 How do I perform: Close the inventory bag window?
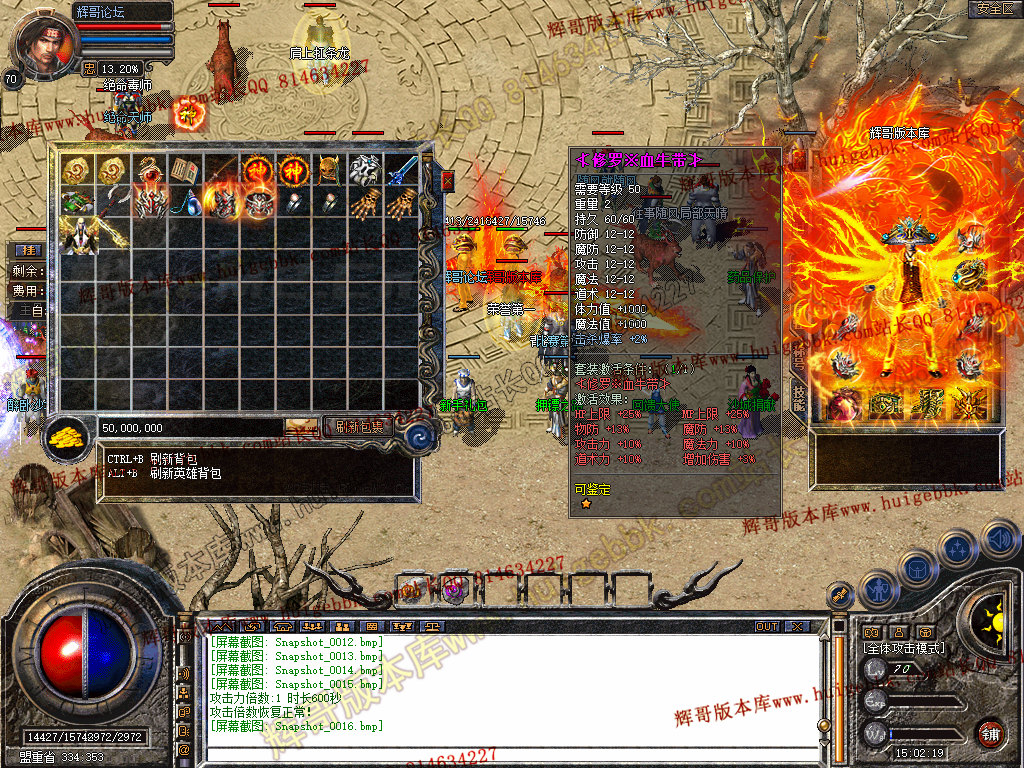447,180
